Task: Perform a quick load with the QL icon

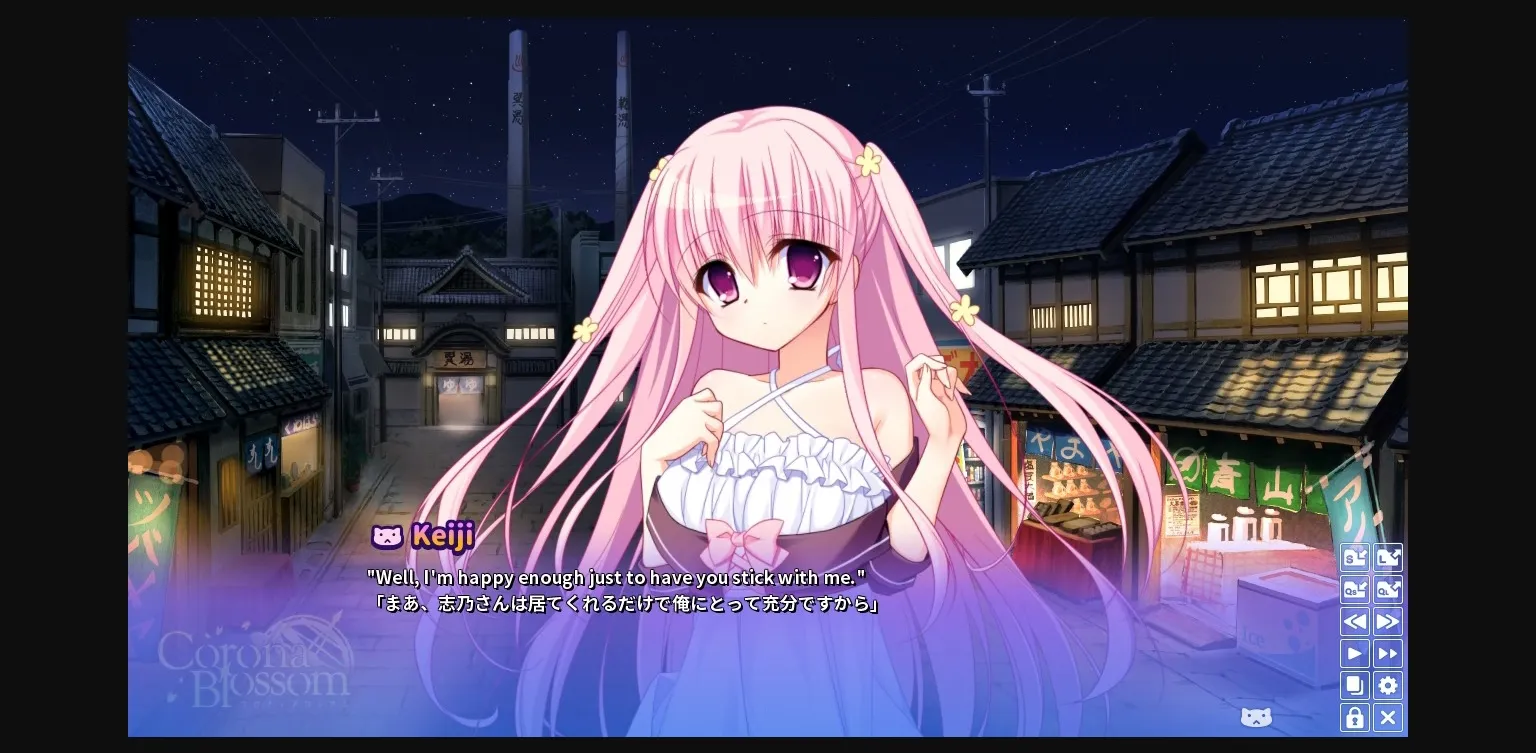Action: tap(1388, 589)
